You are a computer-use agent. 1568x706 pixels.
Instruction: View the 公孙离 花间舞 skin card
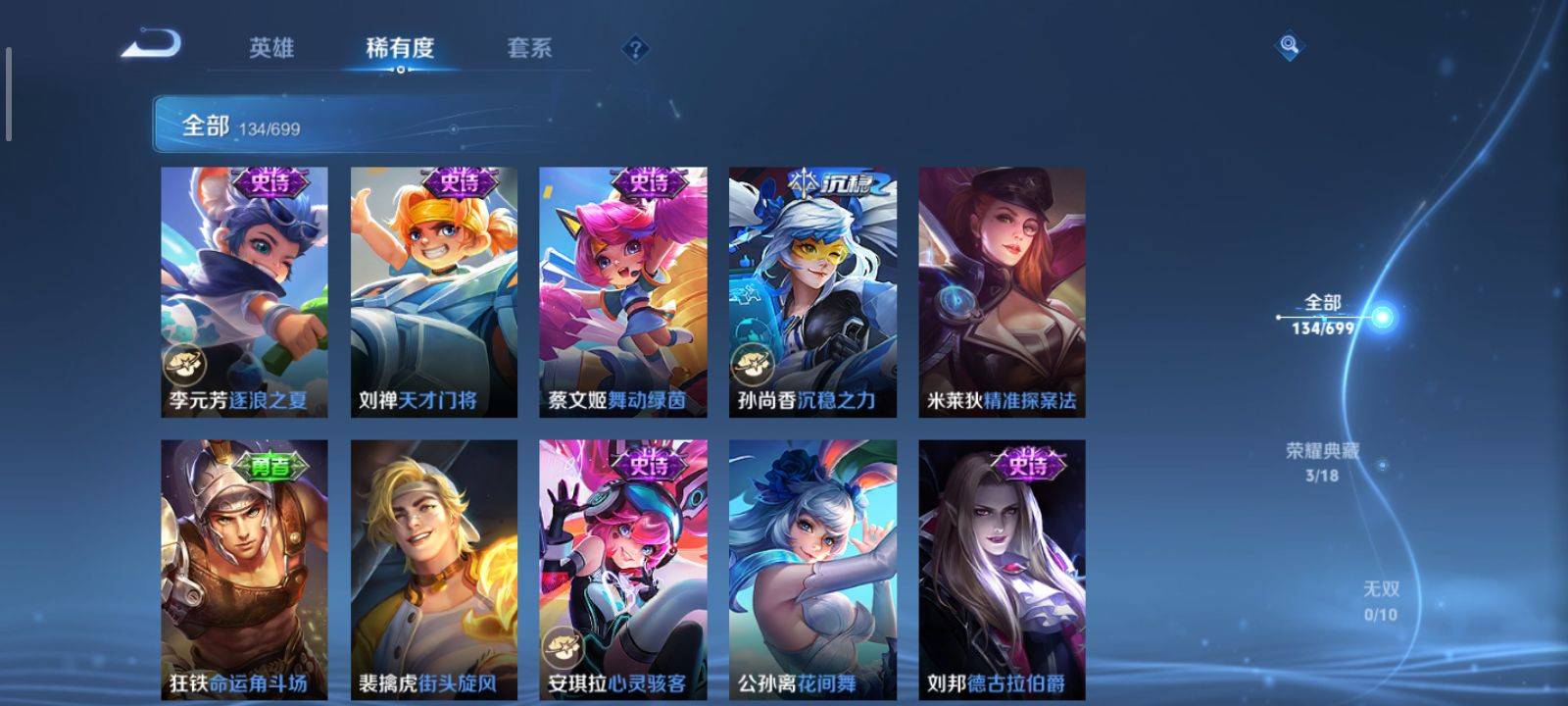pos(812,569)
